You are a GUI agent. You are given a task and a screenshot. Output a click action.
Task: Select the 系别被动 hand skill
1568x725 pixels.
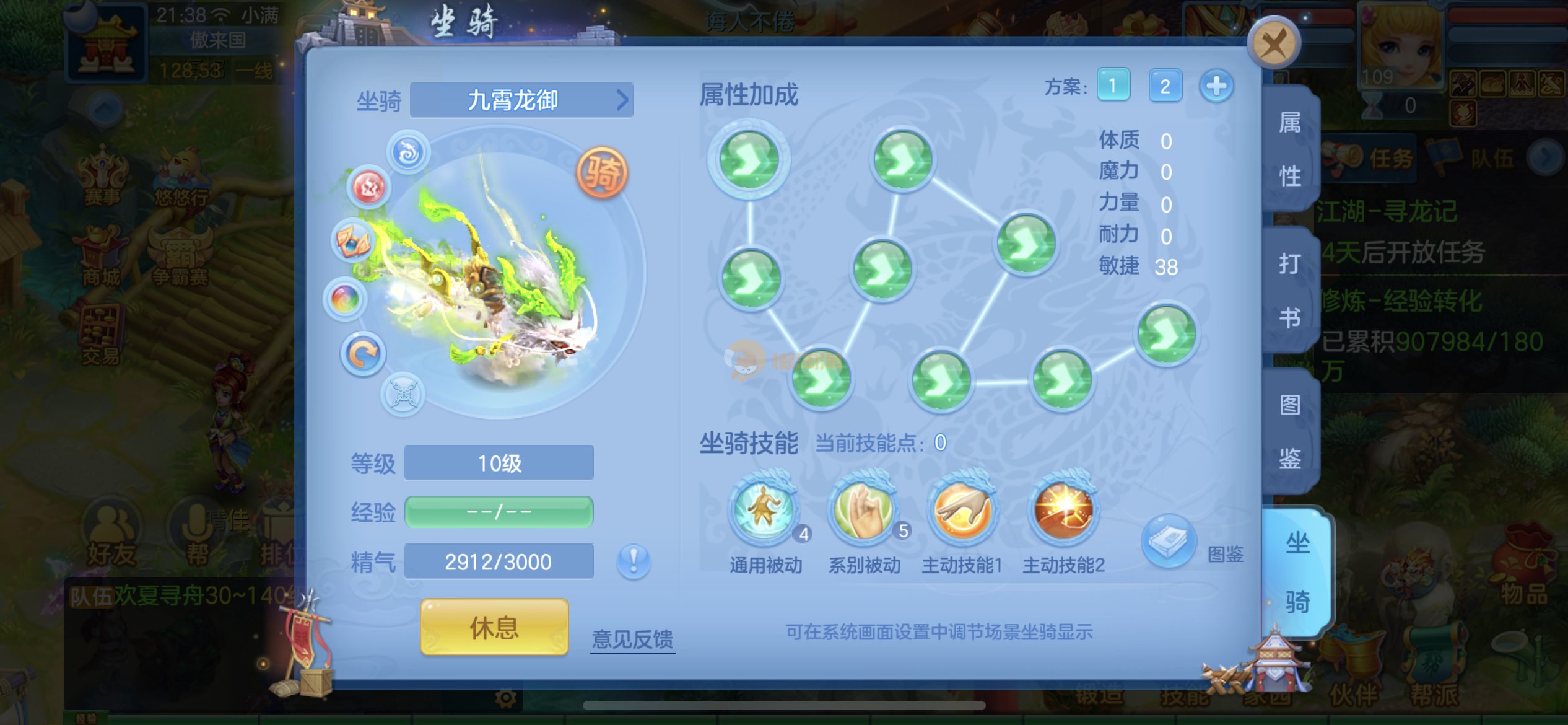[x=864, y=511]
